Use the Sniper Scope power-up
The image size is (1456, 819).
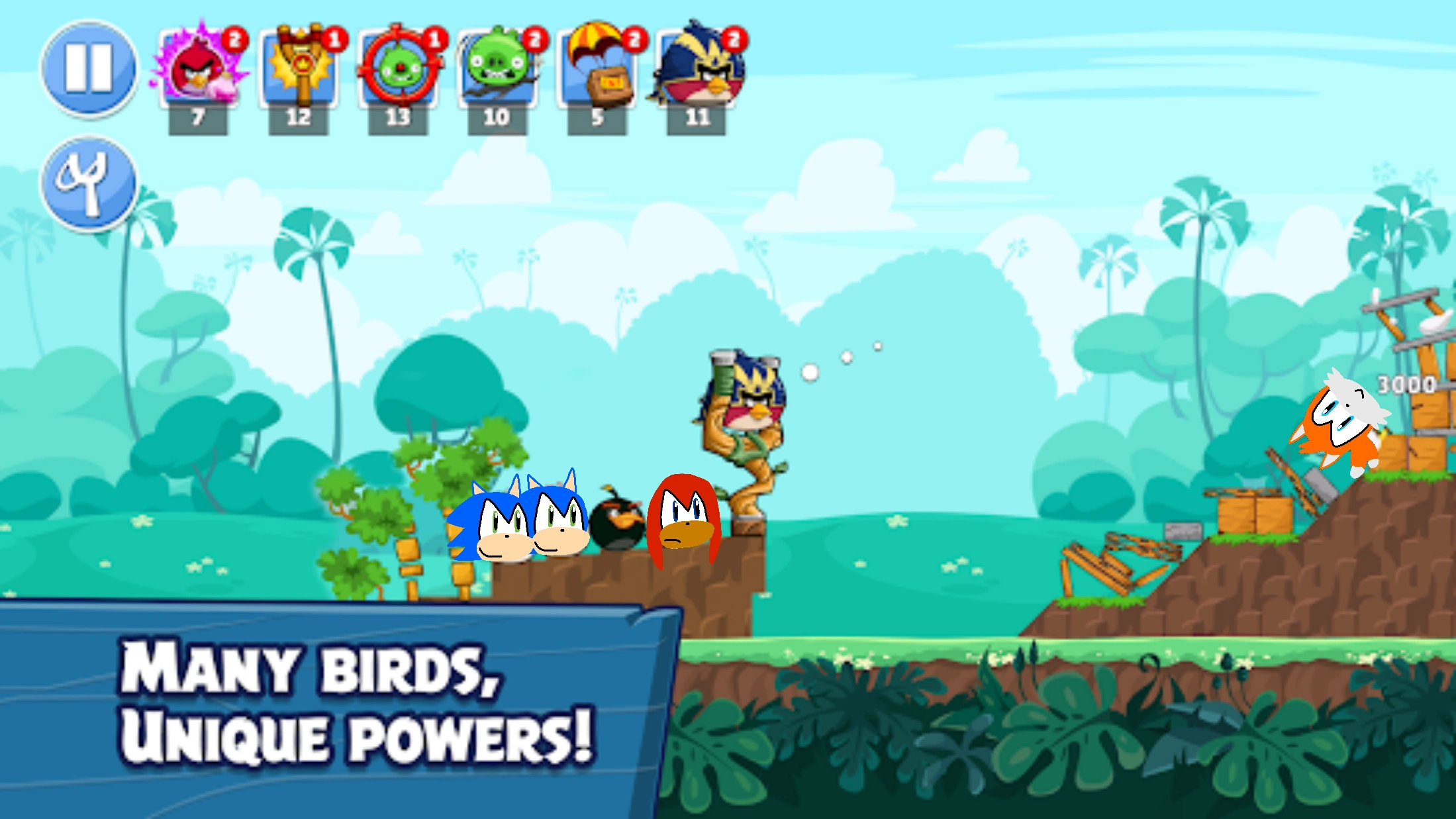(398, 68)
